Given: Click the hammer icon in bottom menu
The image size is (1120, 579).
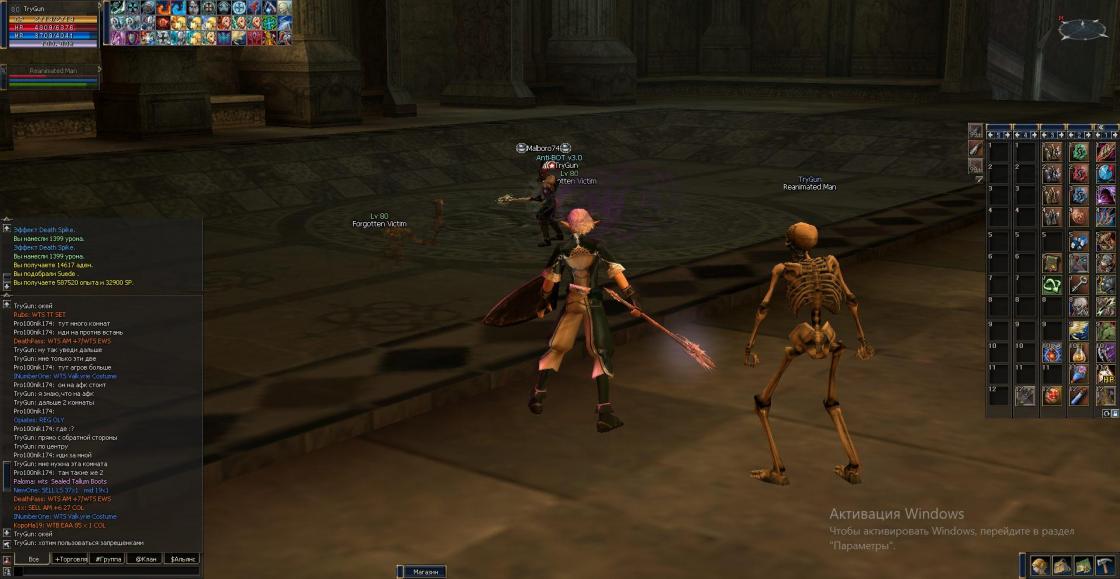Looking at the screenshot, I should (x=1105, y=566).
